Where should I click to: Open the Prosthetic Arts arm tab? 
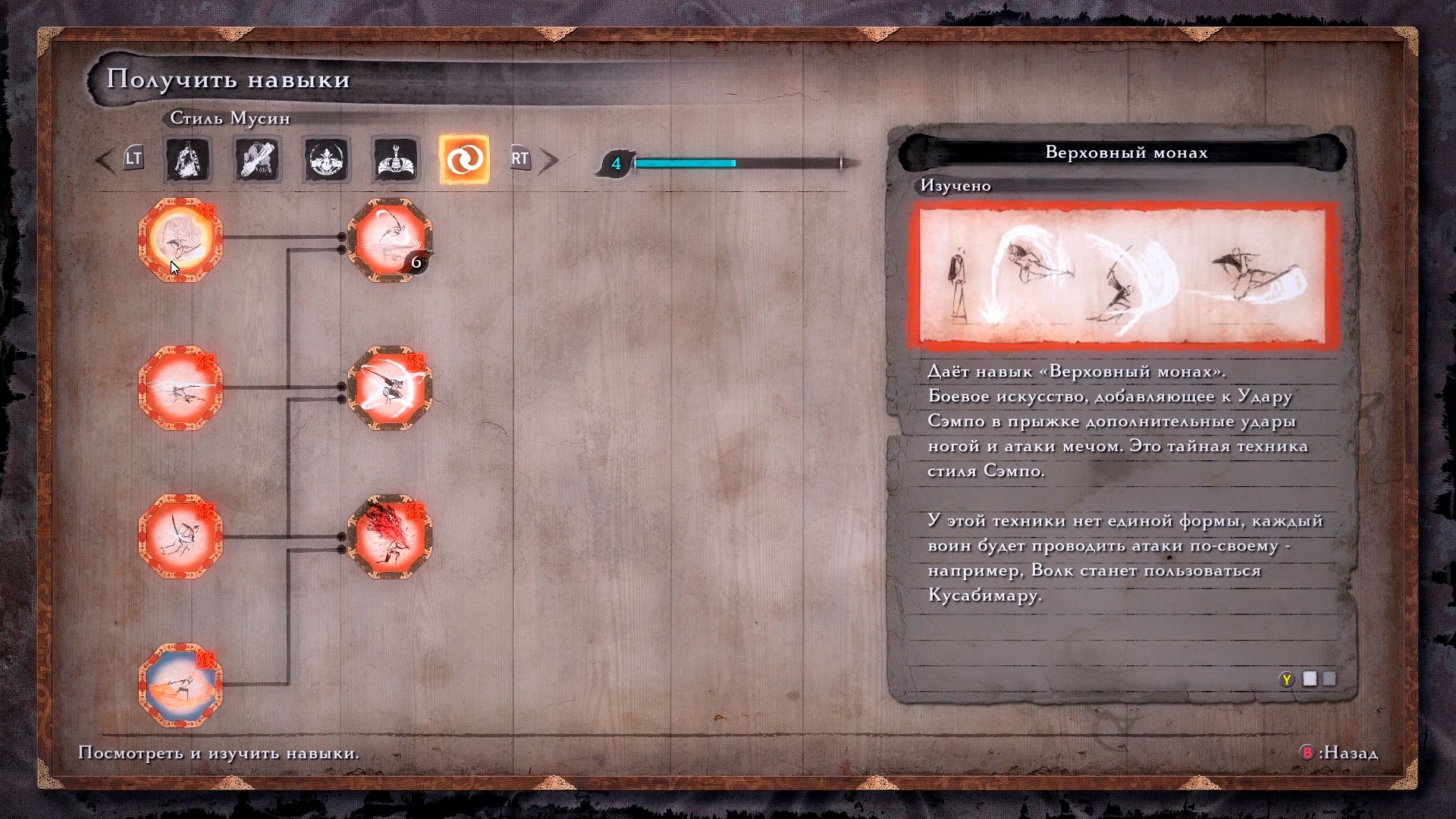(257, 160)
